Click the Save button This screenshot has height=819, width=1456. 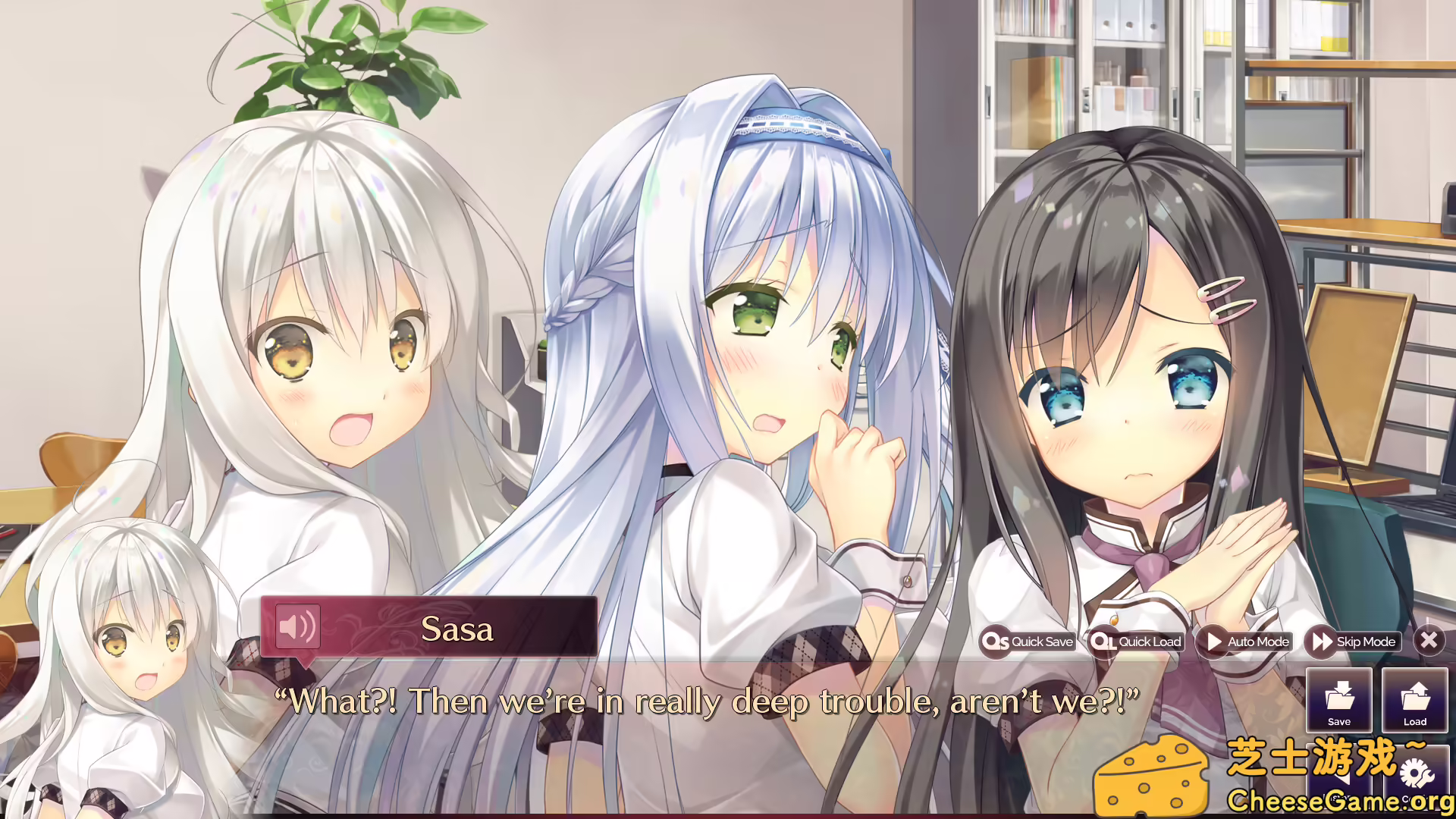tap(1338, 701)
